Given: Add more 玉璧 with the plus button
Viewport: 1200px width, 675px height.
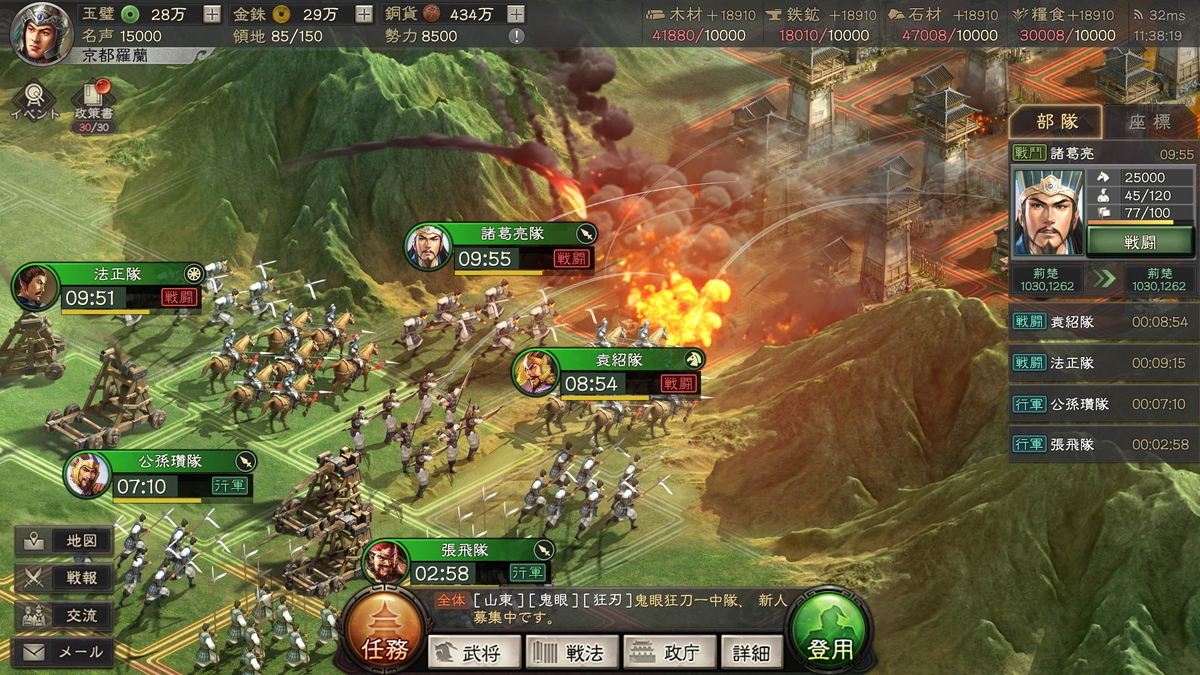Looking at the screenshot, I should point(212,14).
